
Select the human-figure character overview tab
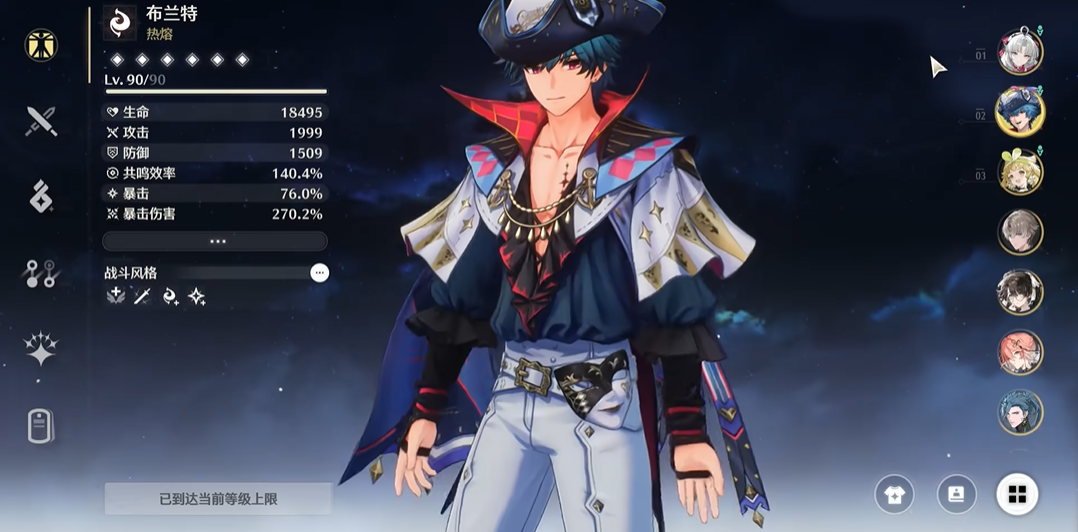(41, 45)
